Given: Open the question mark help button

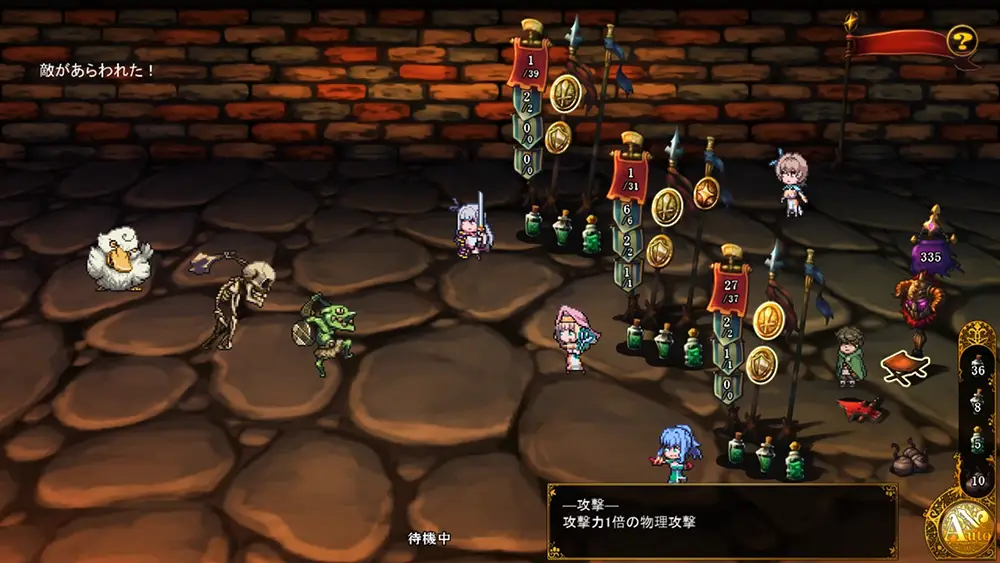Looking at the screenshot, I should click(x=961, y=42).
